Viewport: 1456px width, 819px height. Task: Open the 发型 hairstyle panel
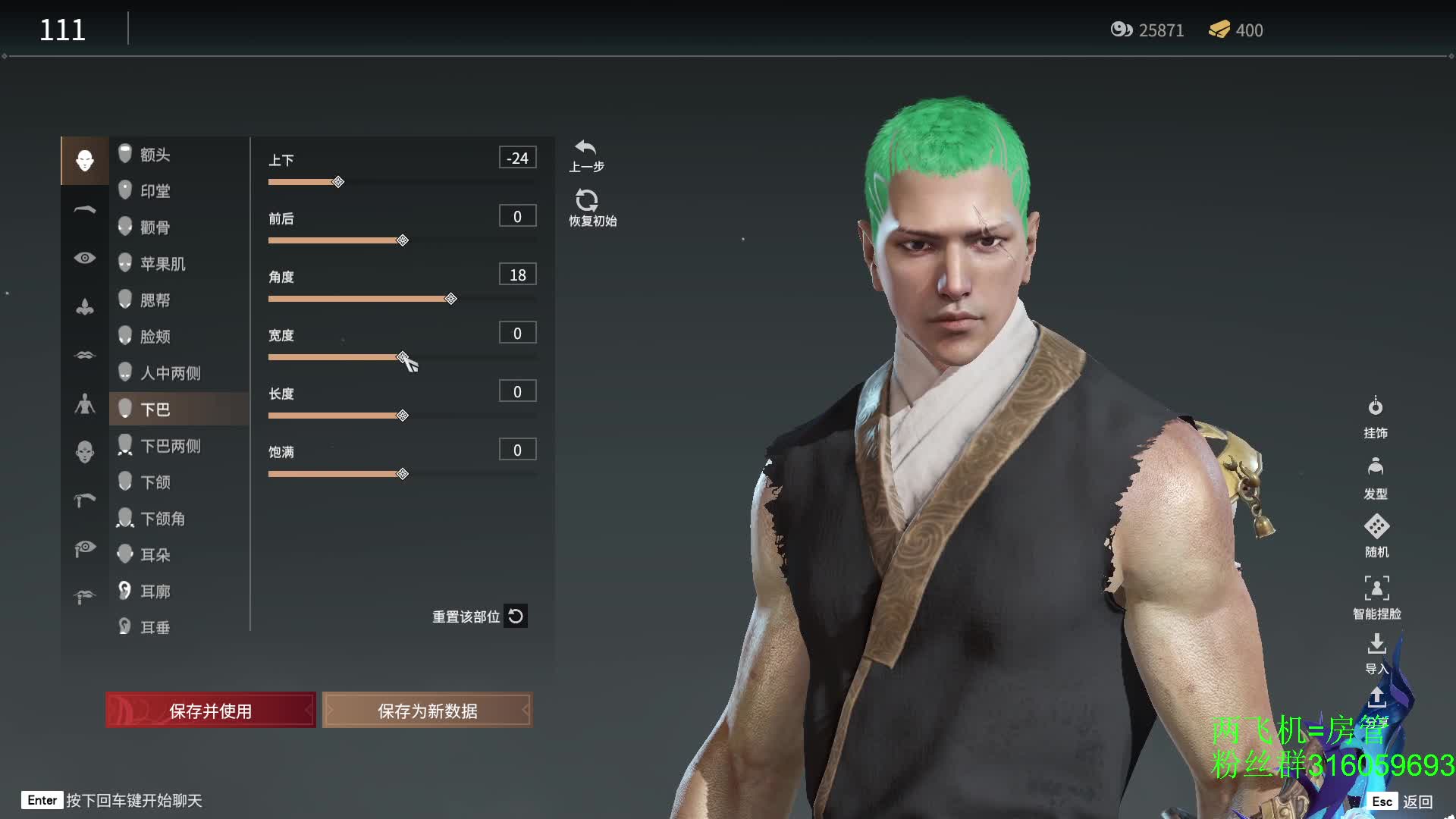[1376, 477]
